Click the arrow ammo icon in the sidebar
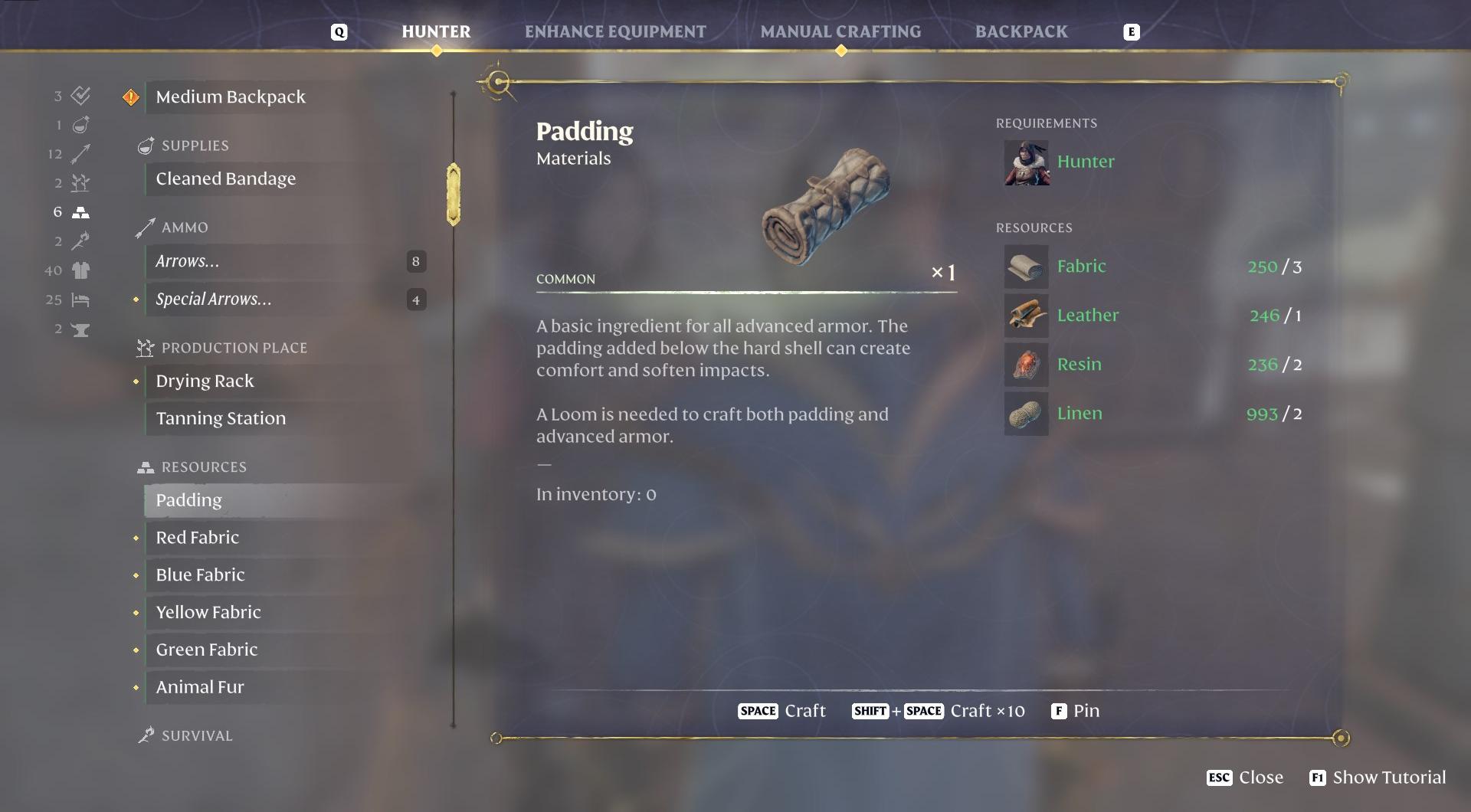1471x812 pixels. (x=80, y=153)
